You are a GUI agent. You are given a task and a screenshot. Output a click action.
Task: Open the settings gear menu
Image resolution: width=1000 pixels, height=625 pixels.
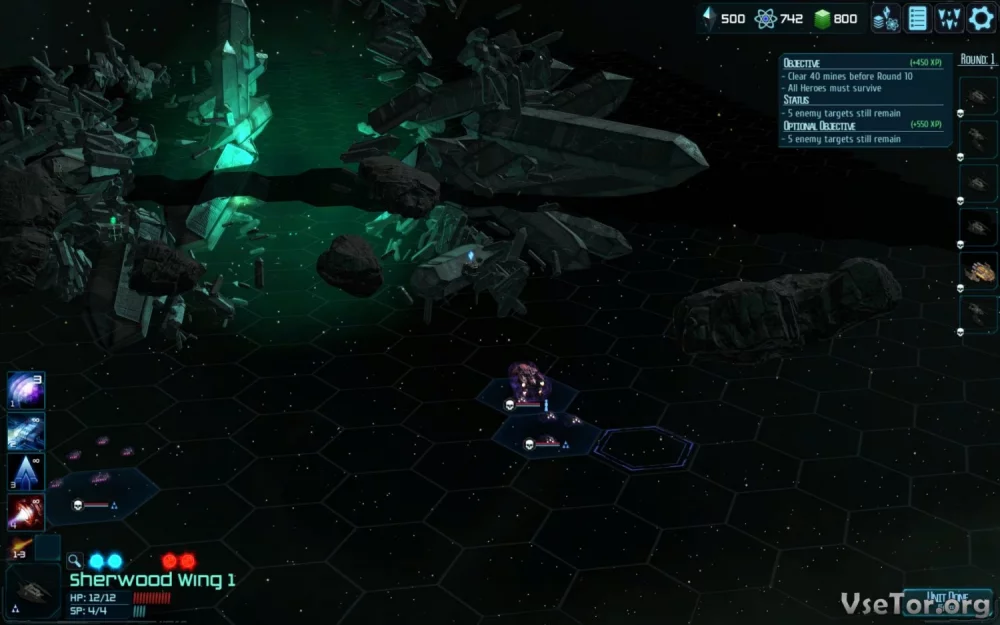point(981,18)
